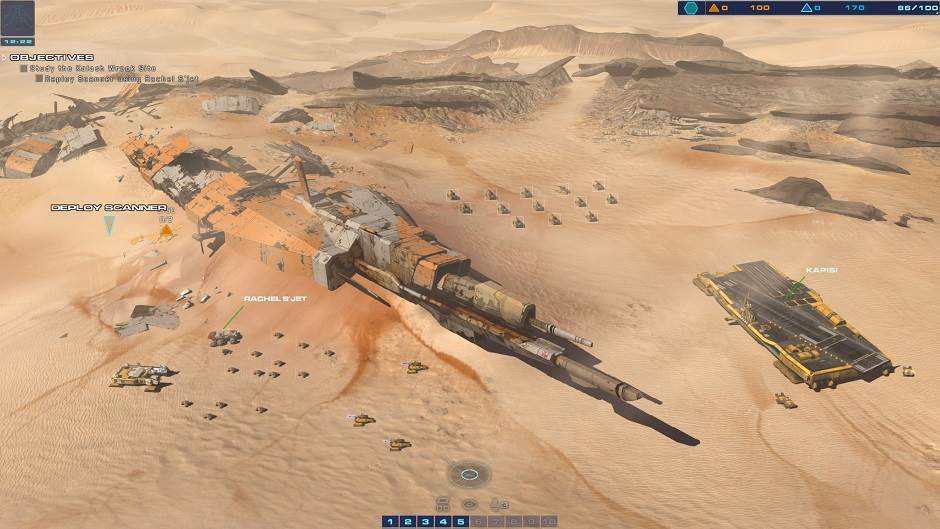Toggle the oval sensors icon
940x529 pixels.
[469, 504]
